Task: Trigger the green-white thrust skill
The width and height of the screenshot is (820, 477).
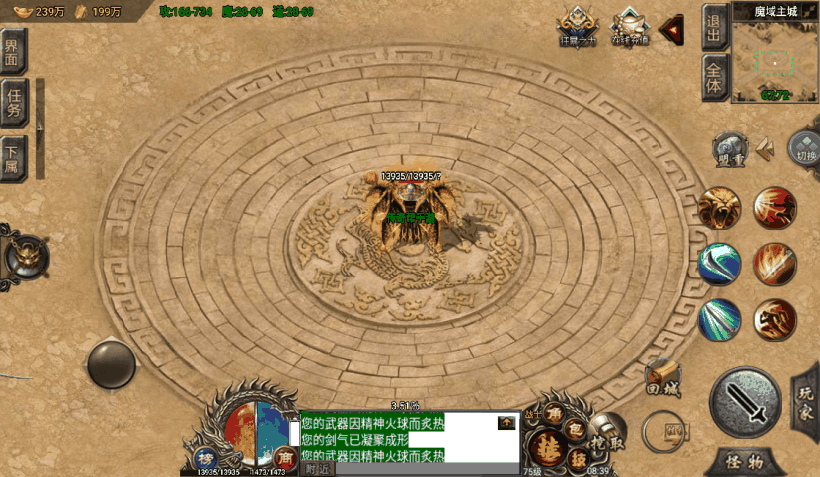Action: click(719, 320)
